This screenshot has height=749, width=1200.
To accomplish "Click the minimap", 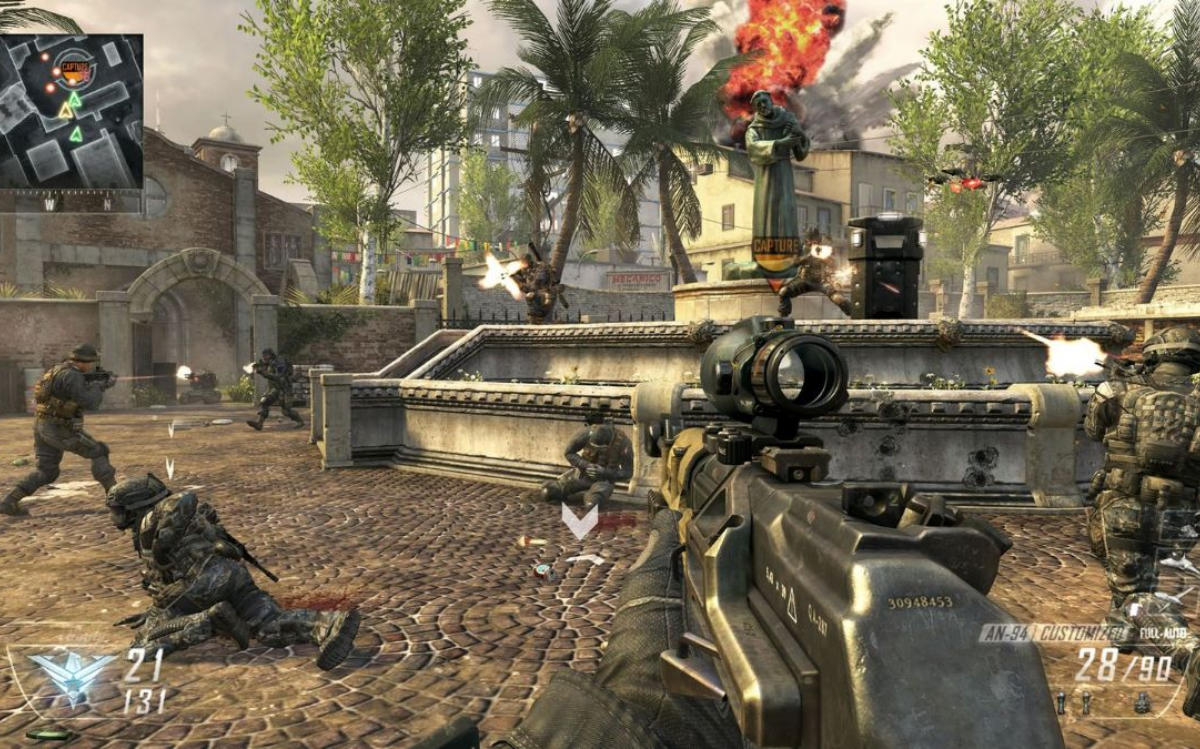I will coord(71,111).
